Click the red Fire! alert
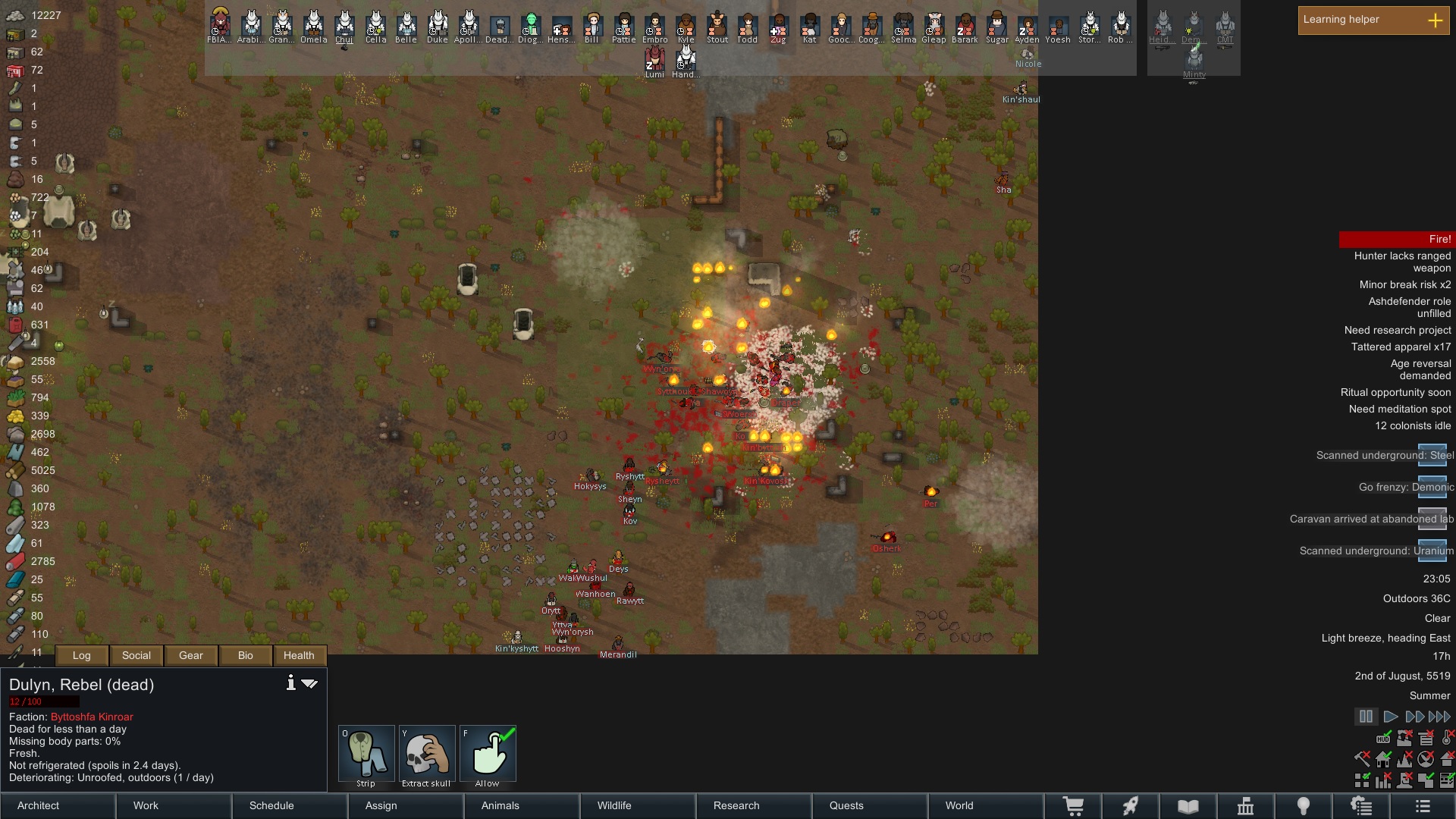Viewport: 1456px width, 819px height. (x=1397, y=240)
